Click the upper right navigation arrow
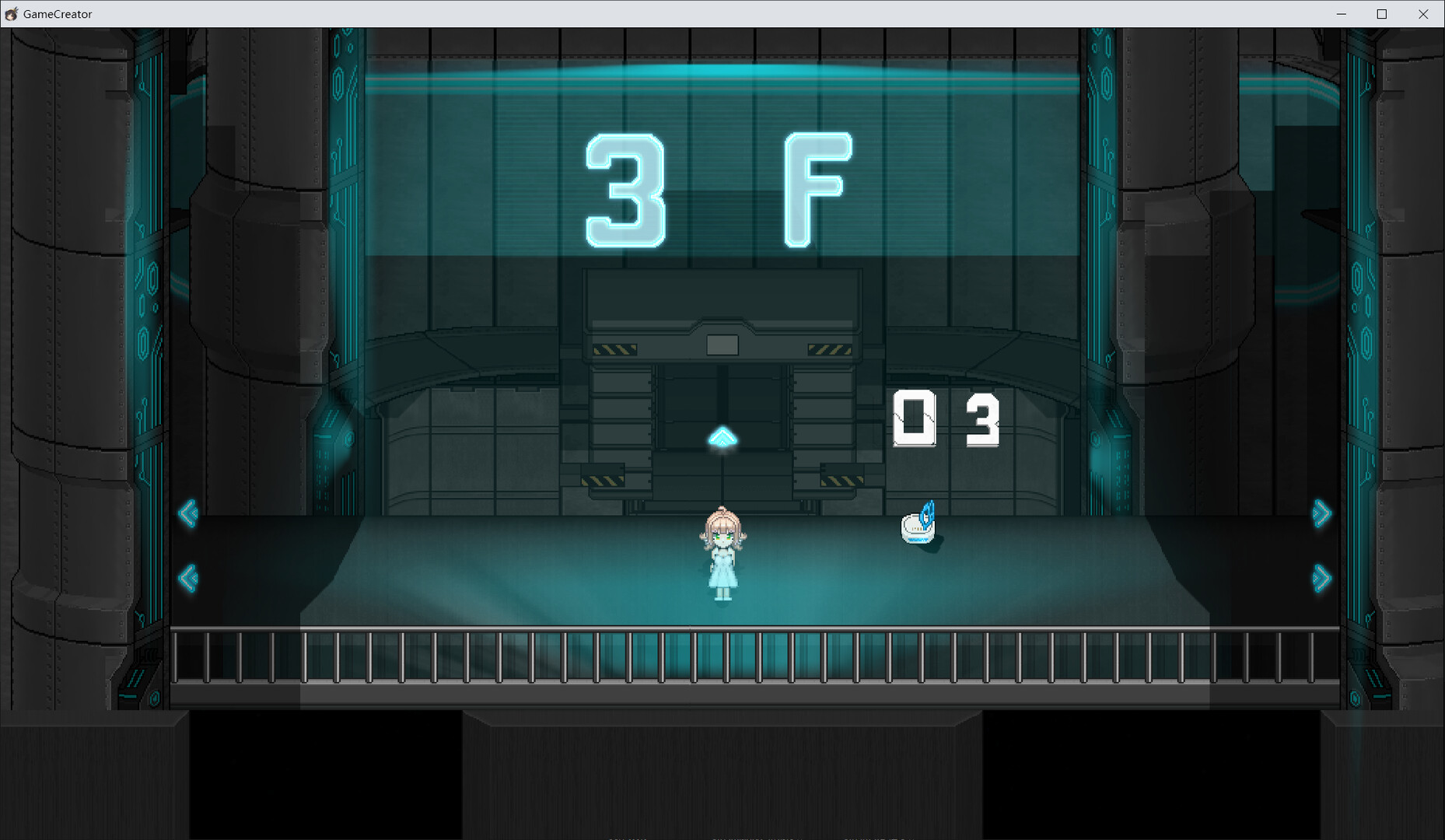The height and width of the screenshot is (840, 1445). [x=1322, y=513]
